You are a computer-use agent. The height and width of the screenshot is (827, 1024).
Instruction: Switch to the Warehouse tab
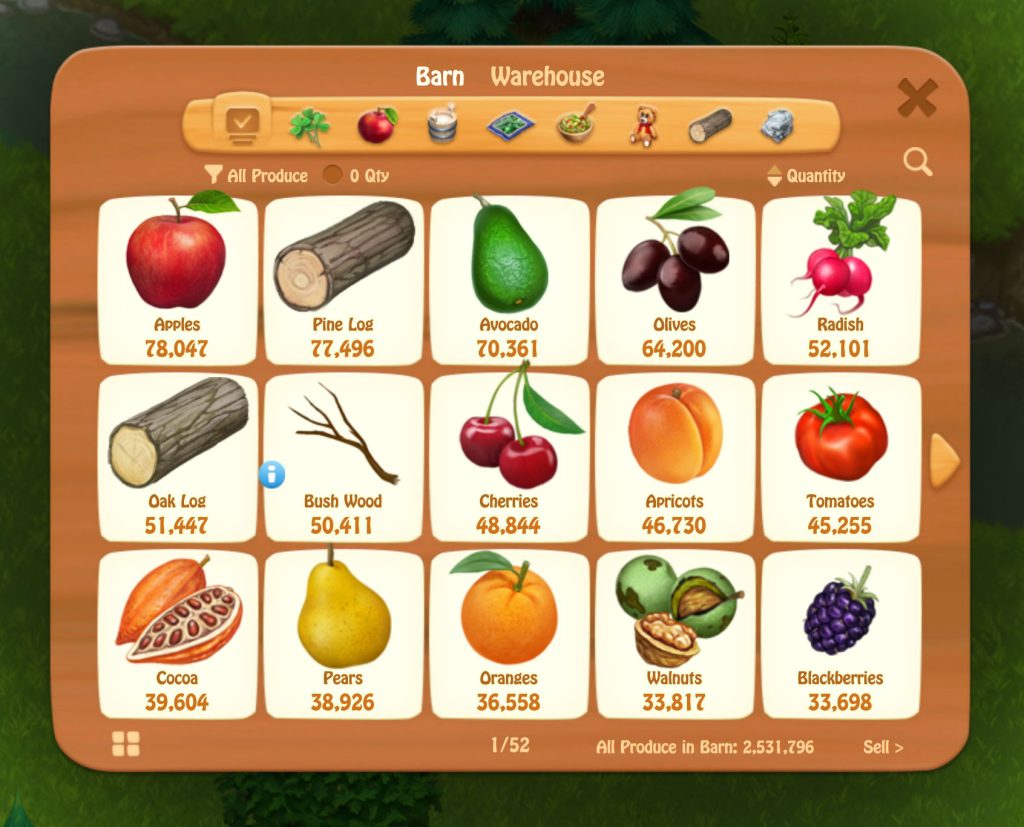tap(547, 77)
